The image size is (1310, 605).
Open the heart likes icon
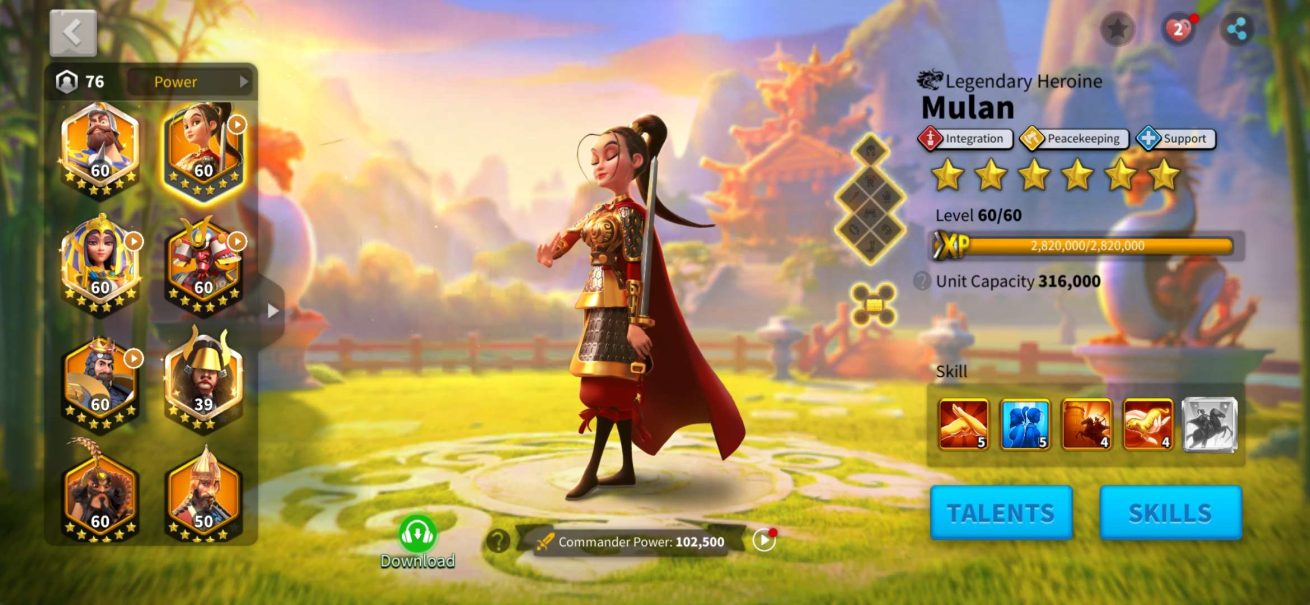pyautogui.click(x=1178, y=29)
